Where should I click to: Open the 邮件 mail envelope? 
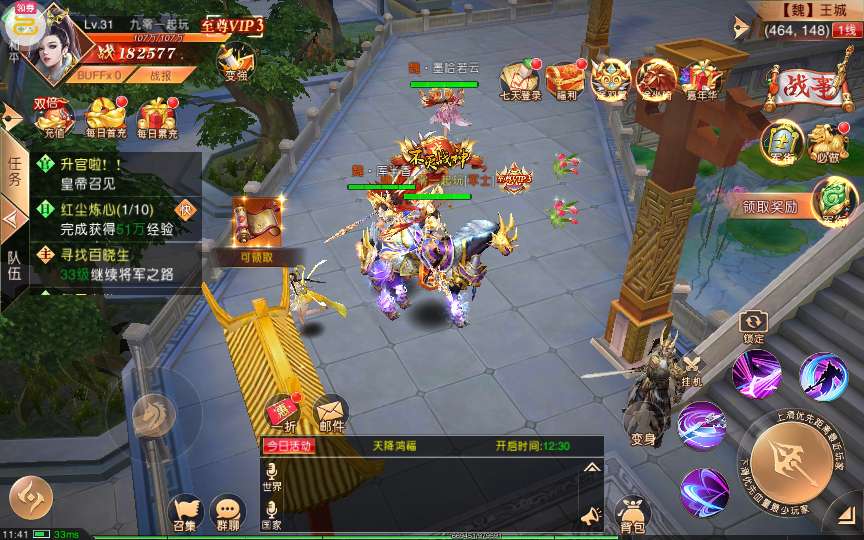(331, 412)
